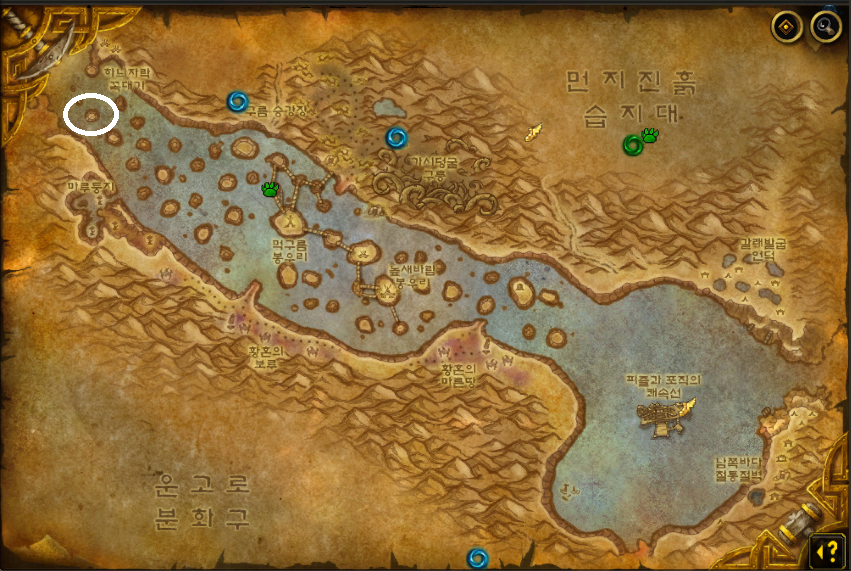Select the blue swirl above 가시덩굴 구릉
The height and width of the screenshot is (571, 851).
396,137
